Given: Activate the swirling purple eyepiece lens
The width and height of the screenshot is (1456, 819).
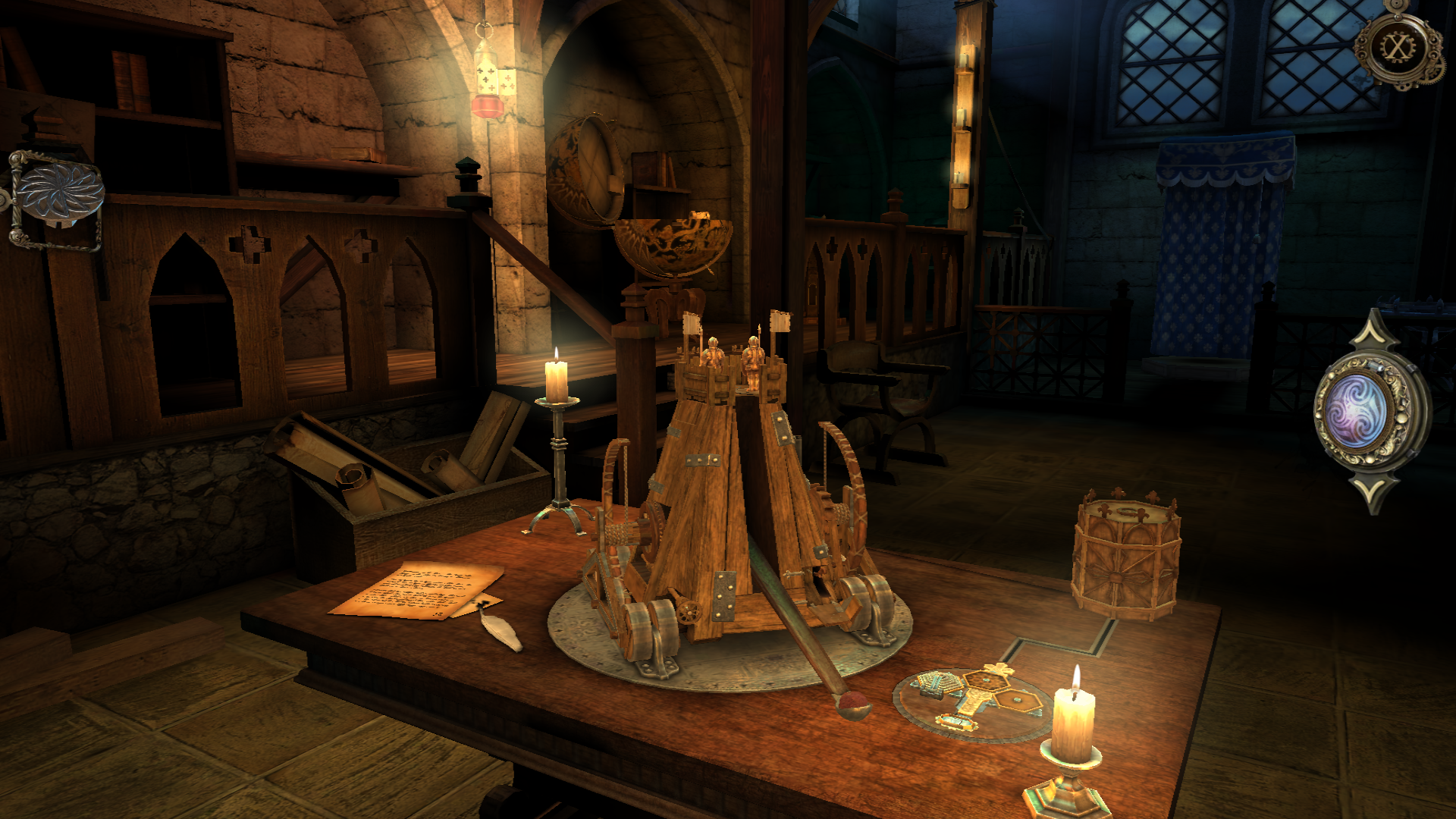Looking at the screenshot, I should [1357, 412].
